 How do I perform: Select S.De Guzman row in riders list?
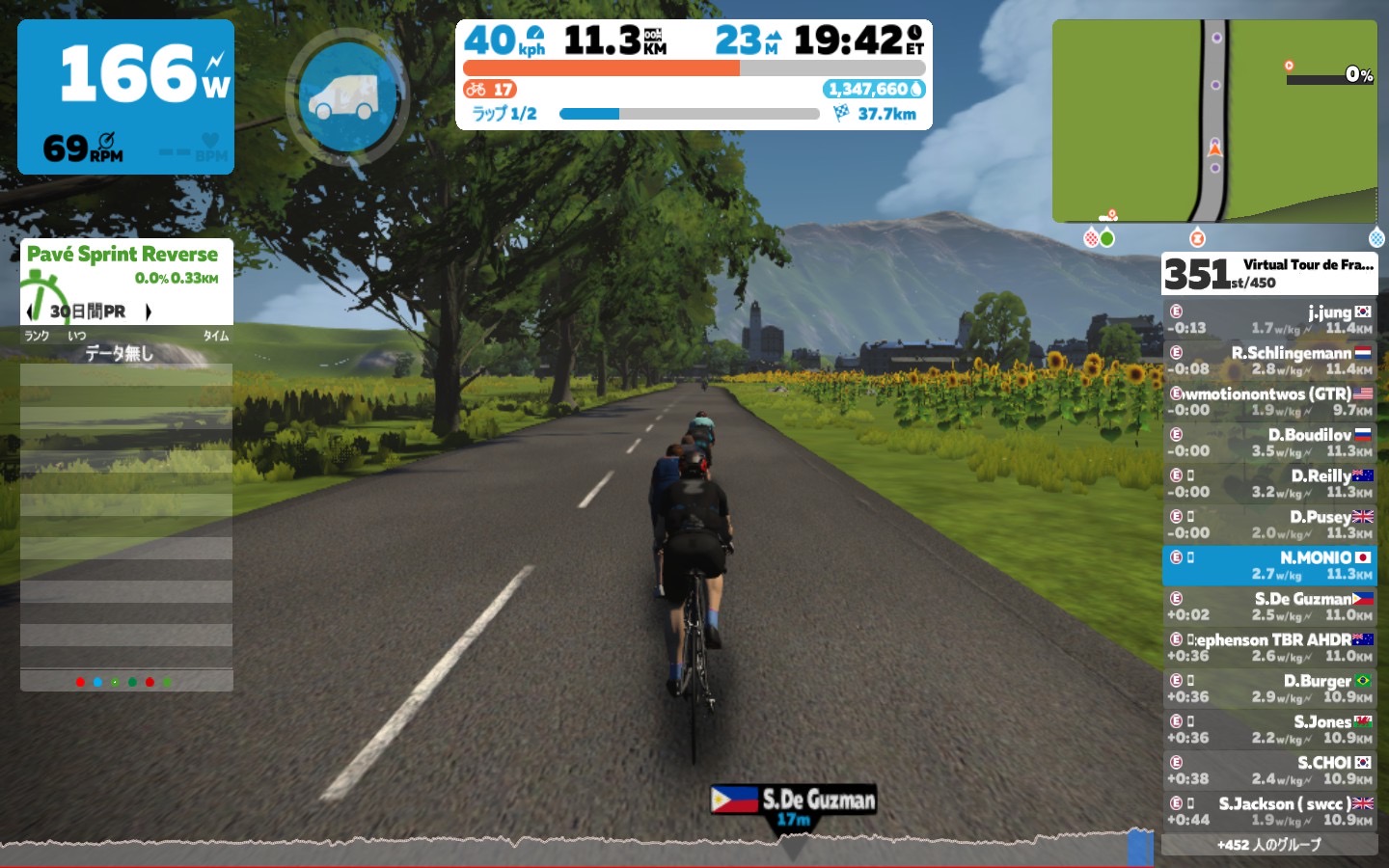(x=1268, y=607)
